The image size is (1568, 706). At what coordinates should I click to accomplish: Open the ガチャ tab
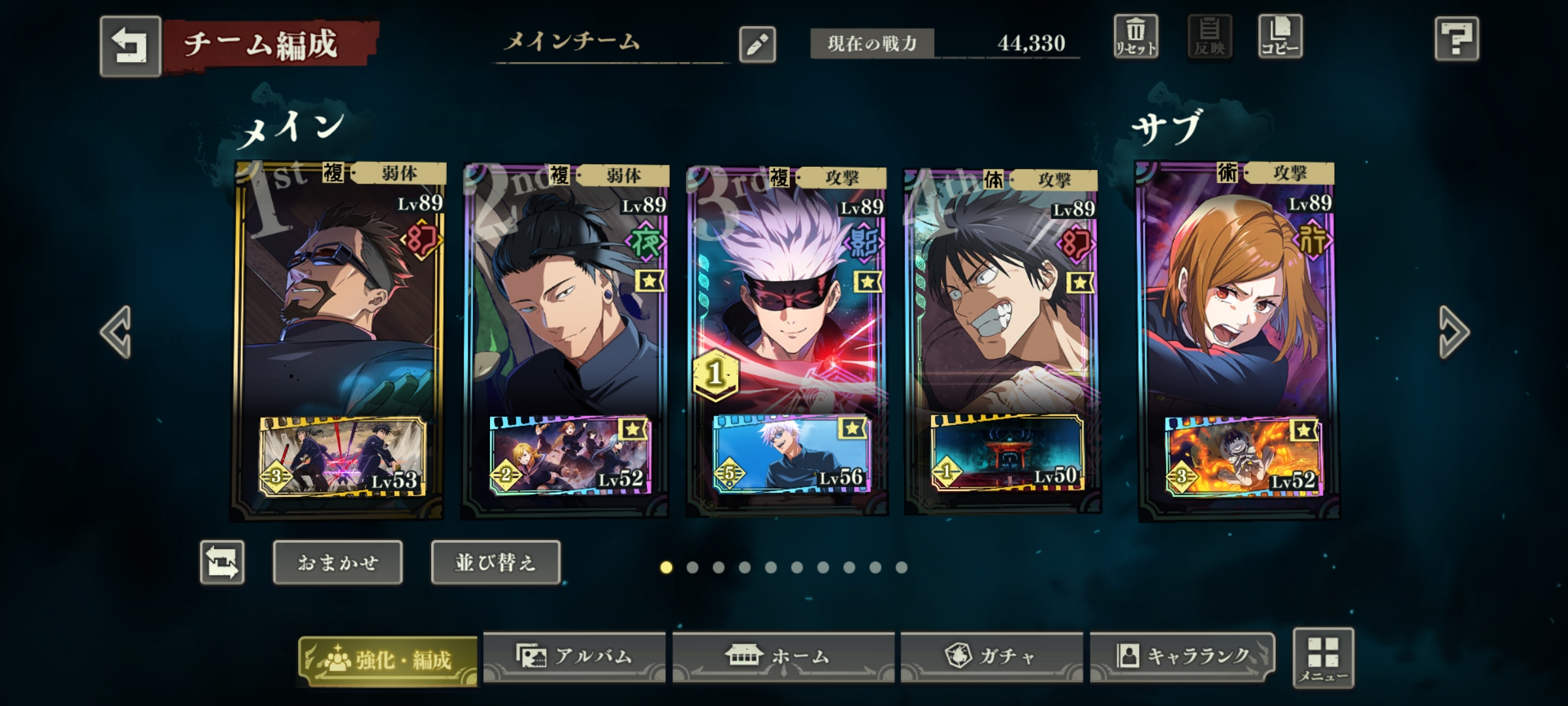991,656
